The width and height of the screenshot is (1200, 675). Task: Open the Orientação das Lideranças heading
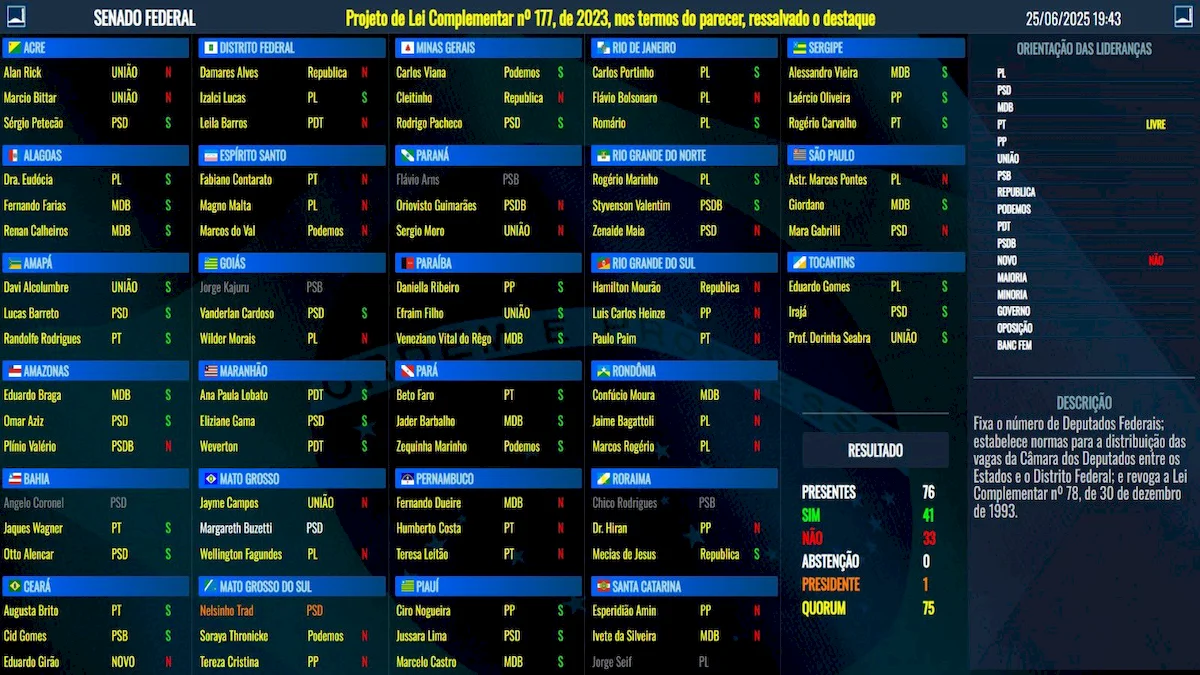1084,49
